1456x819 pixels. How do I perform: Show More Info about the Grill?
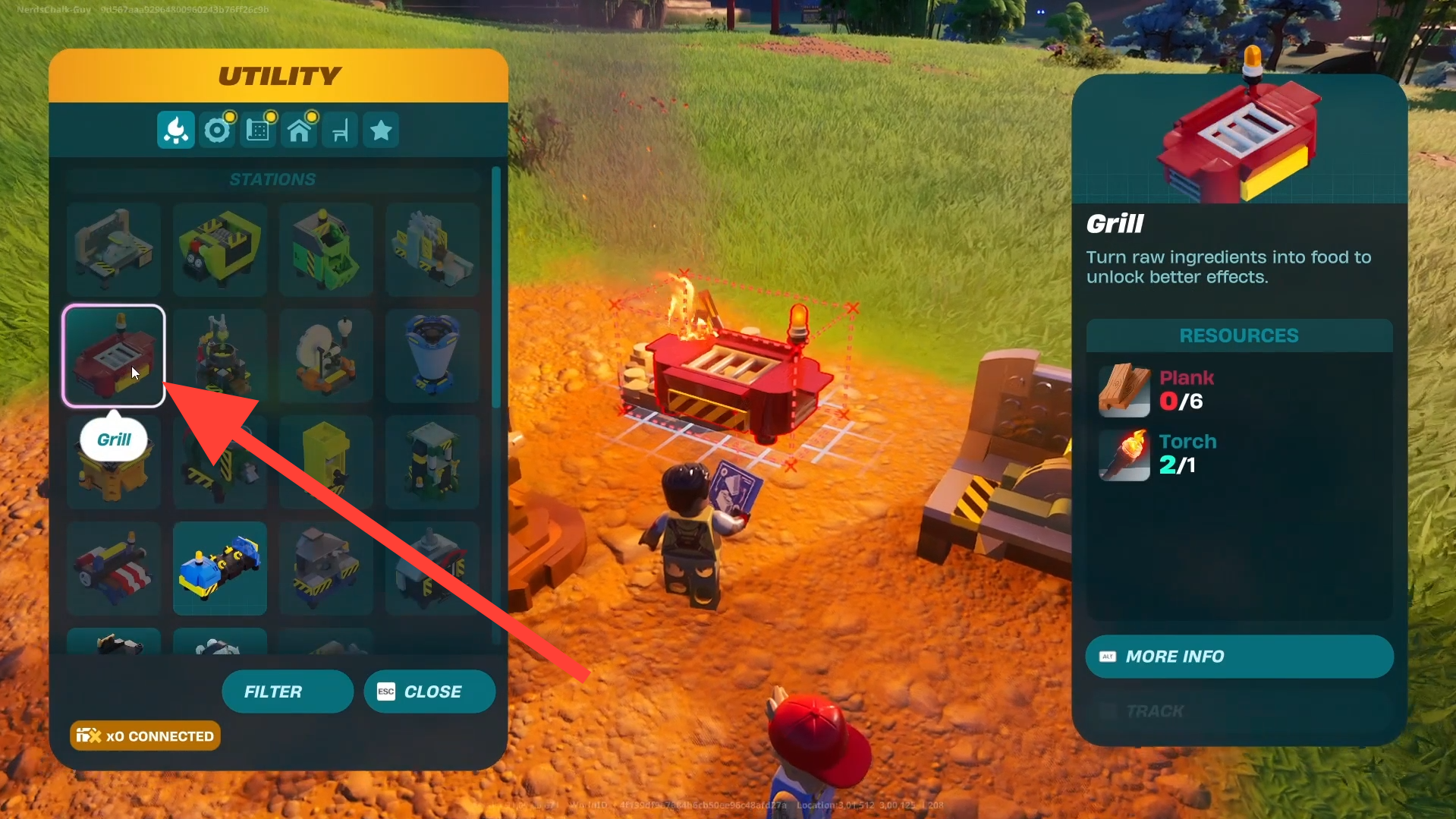(x=1239, y=657)
